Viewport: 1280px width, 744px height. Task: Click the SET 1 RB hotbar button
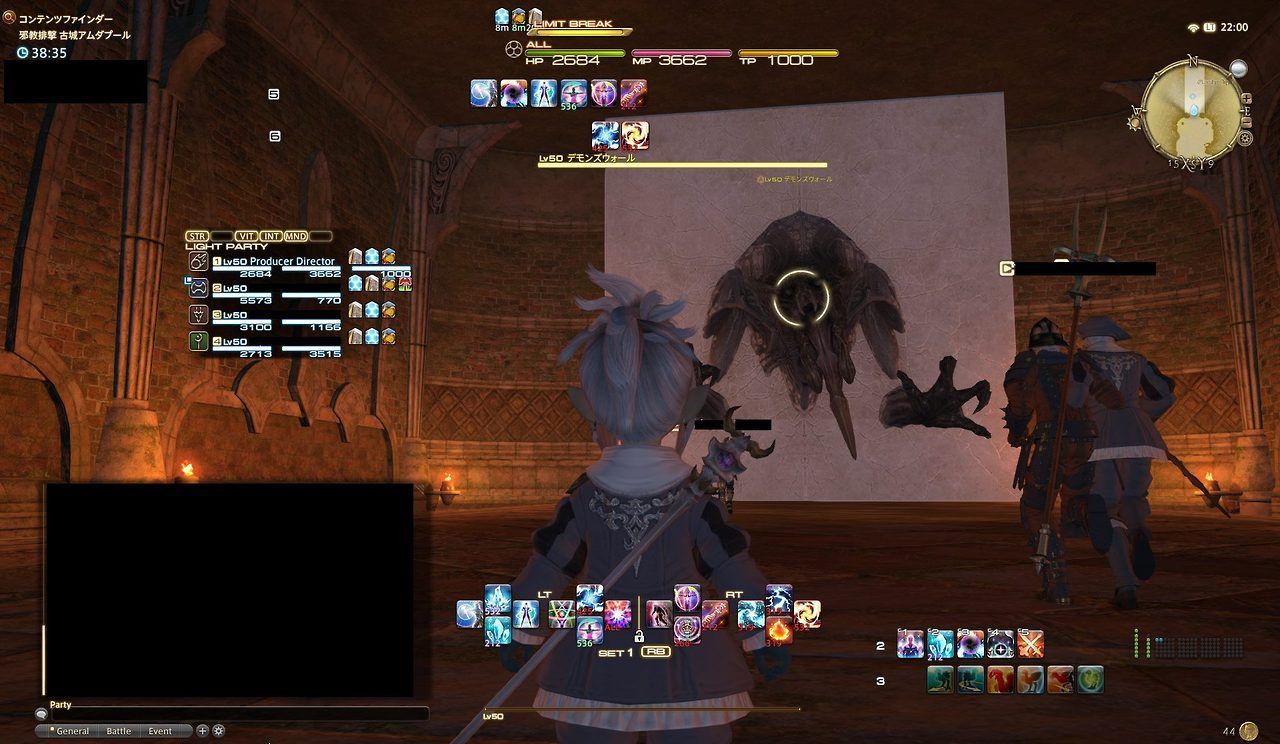click(656, 651)
